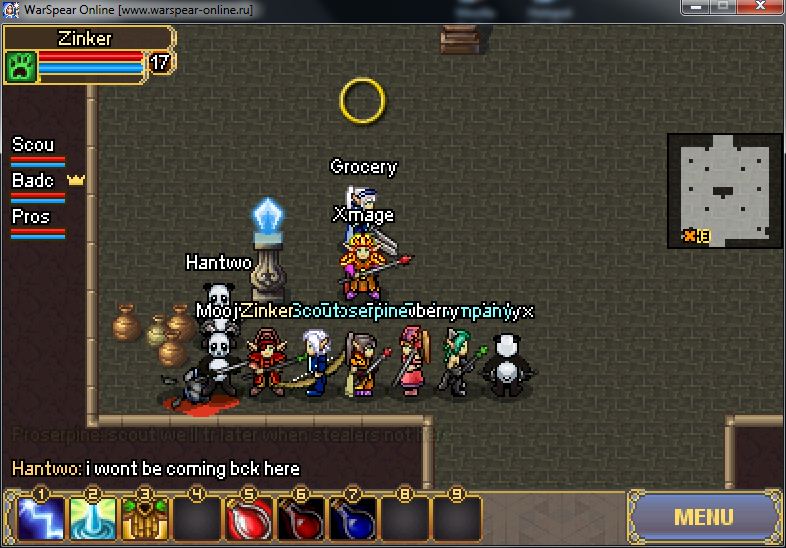Viewport: 786px width, 548px height.
Task: Use the large red potion in slot 5
Action: (249, 519)
